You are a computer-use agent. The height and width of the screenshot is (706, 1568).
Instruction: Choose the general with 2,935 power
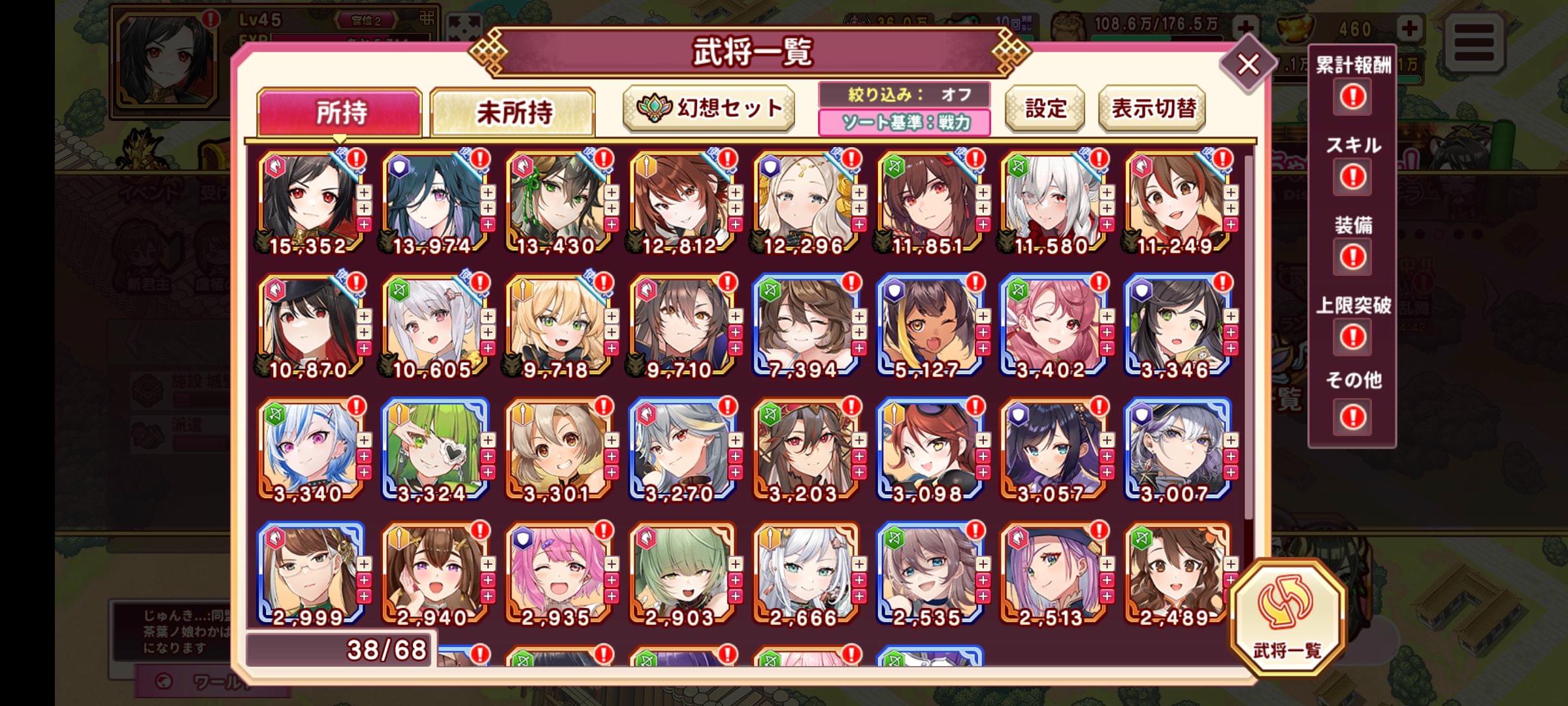[556, 573]
